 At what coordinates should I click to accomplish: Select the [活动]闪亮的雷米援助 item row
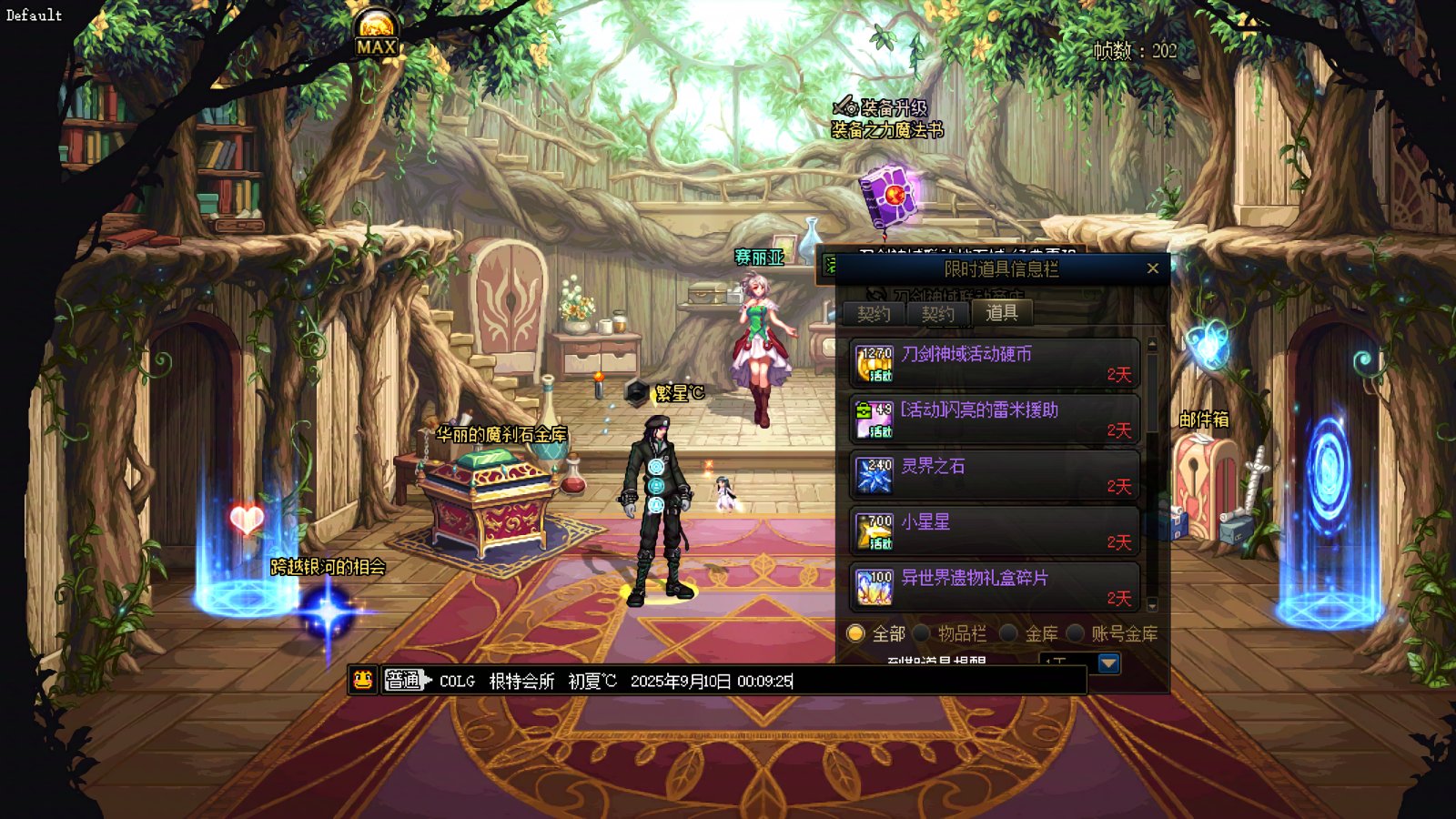pos(994,420)
